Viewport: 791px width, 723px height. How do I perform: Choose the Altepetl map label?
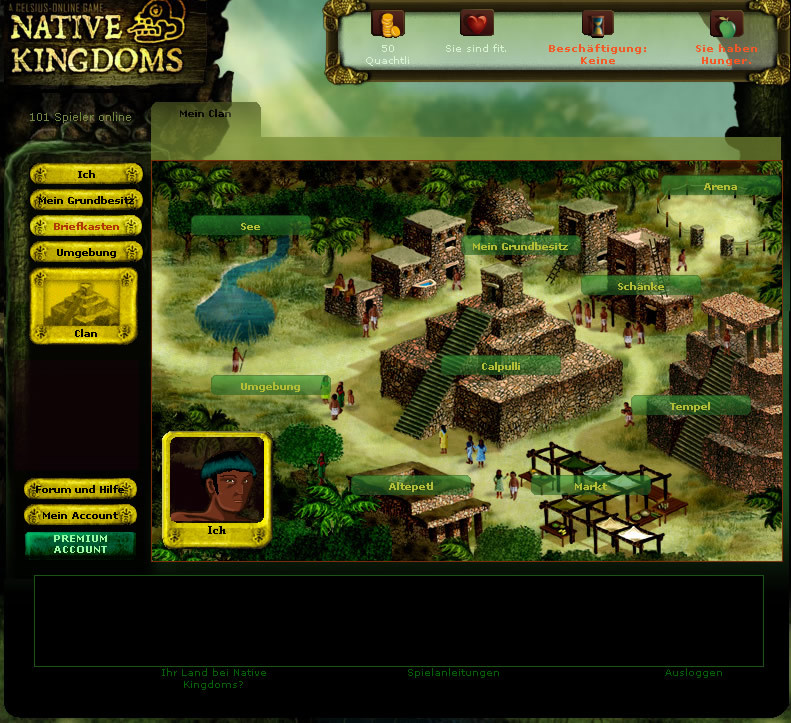pos(410,486)
